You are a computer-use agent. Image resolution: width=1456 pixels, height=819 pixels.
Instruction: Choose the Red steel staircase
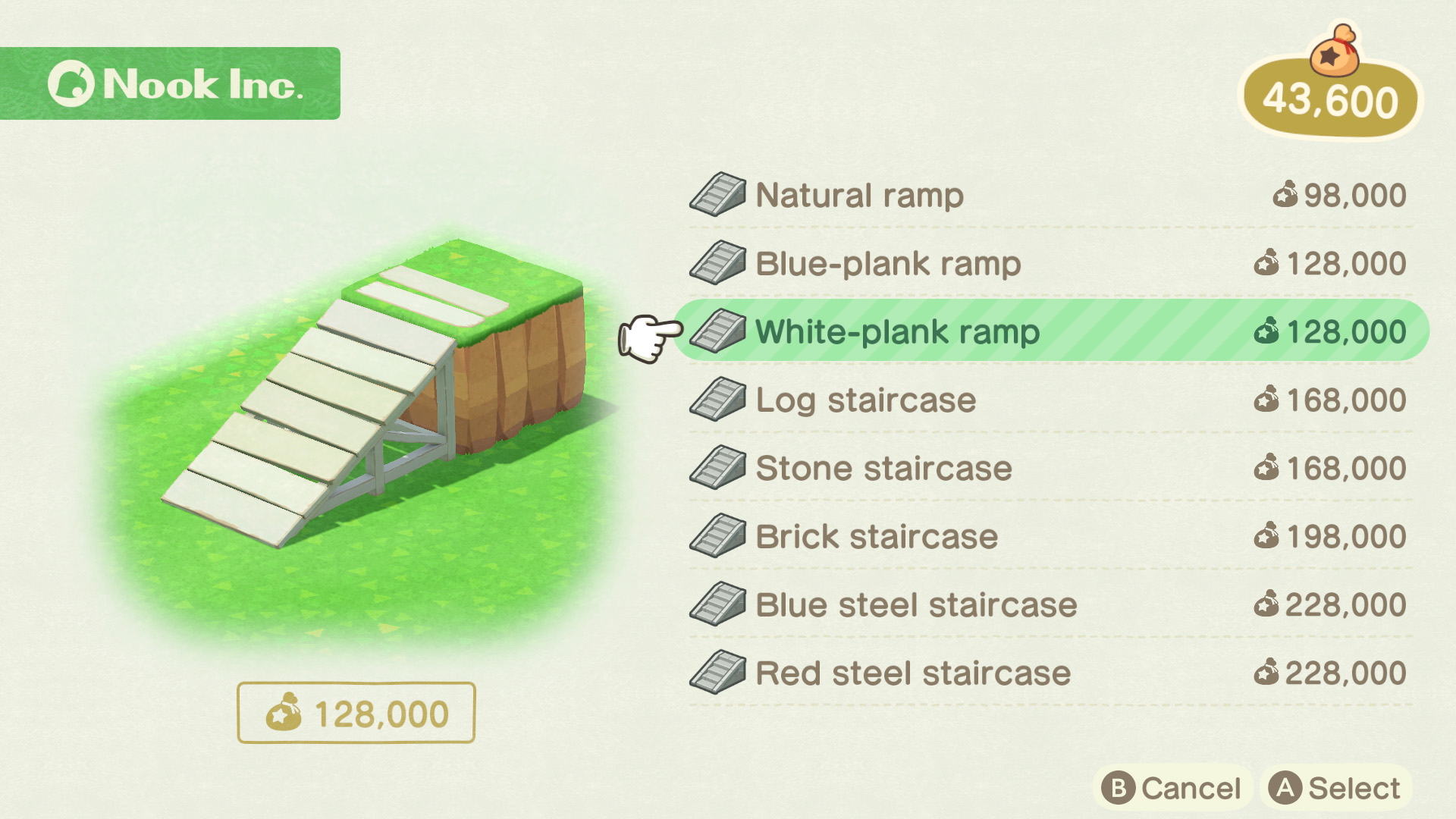[913, 673]
